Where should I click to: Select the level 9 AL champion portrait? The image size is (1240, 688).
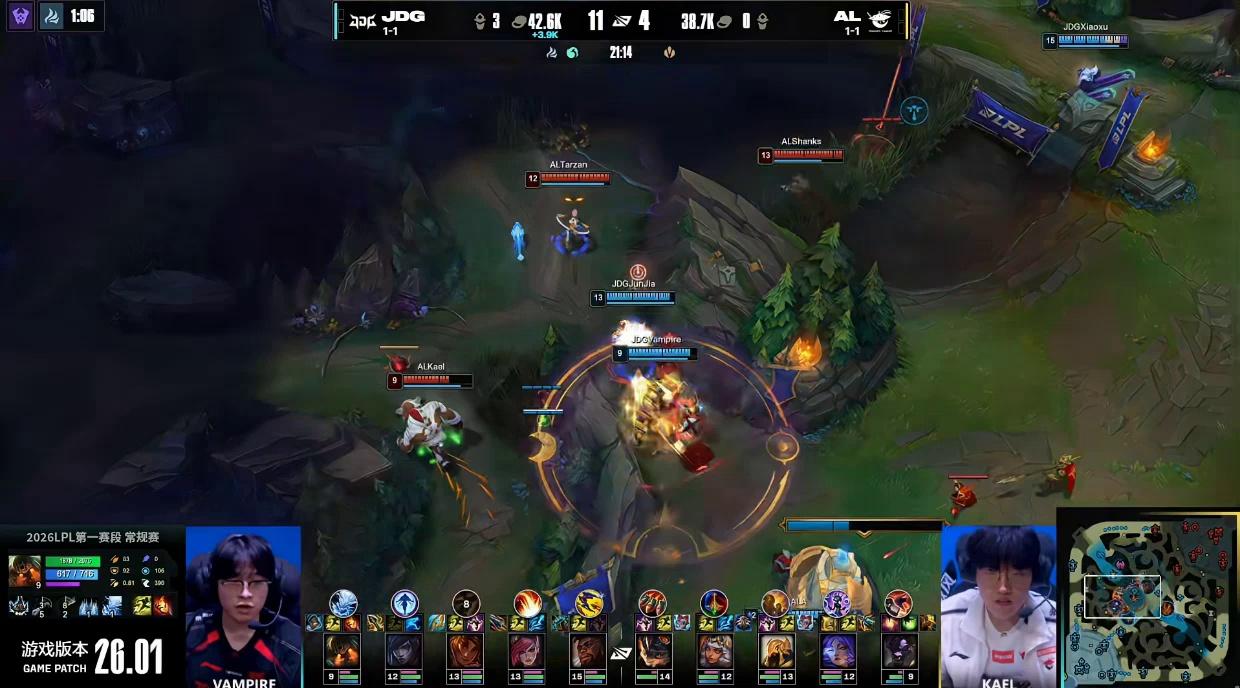[x=900, y=651]
